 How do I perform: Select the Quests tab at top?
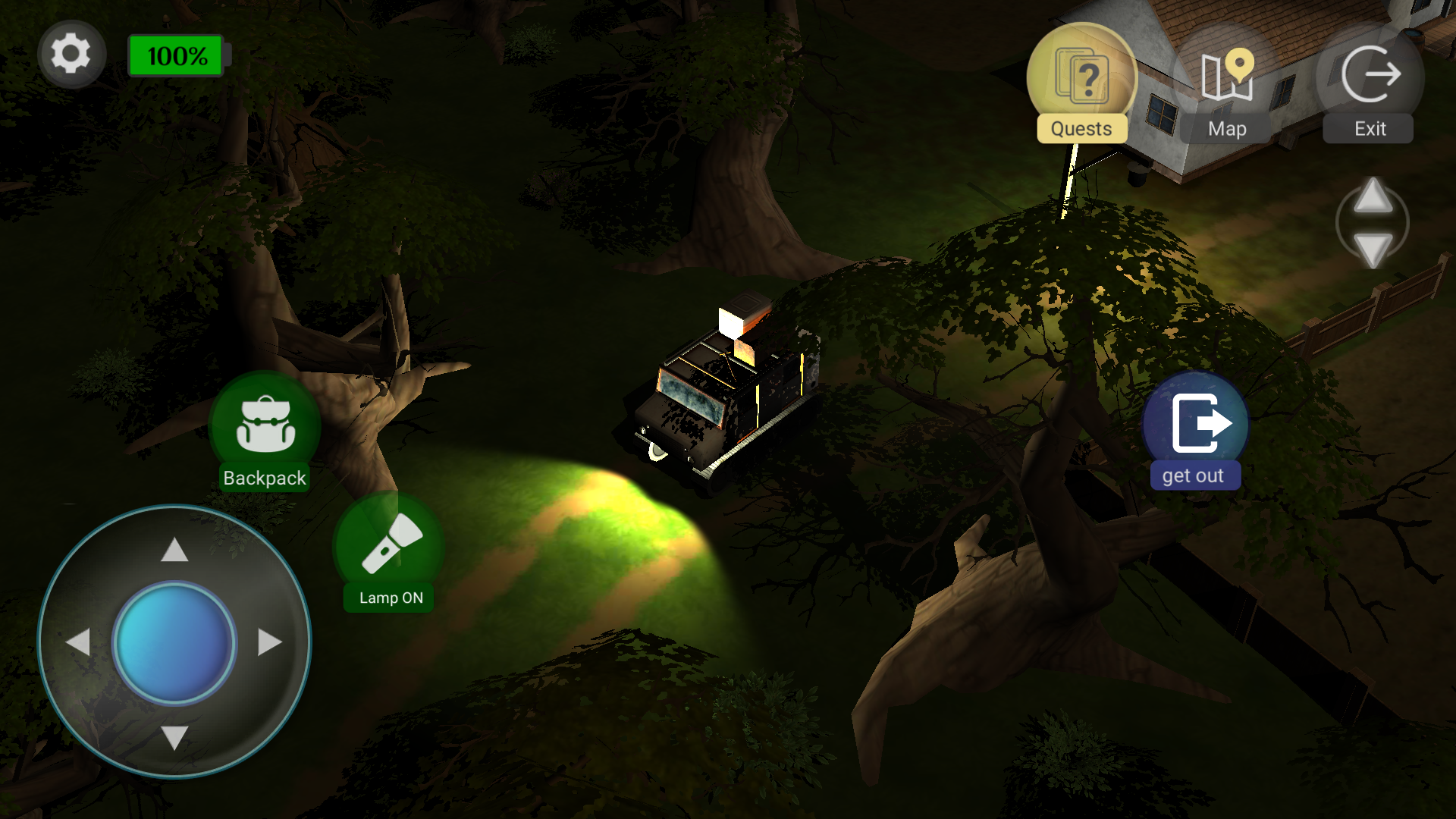pyautogui.click(x=1082, y=128)
